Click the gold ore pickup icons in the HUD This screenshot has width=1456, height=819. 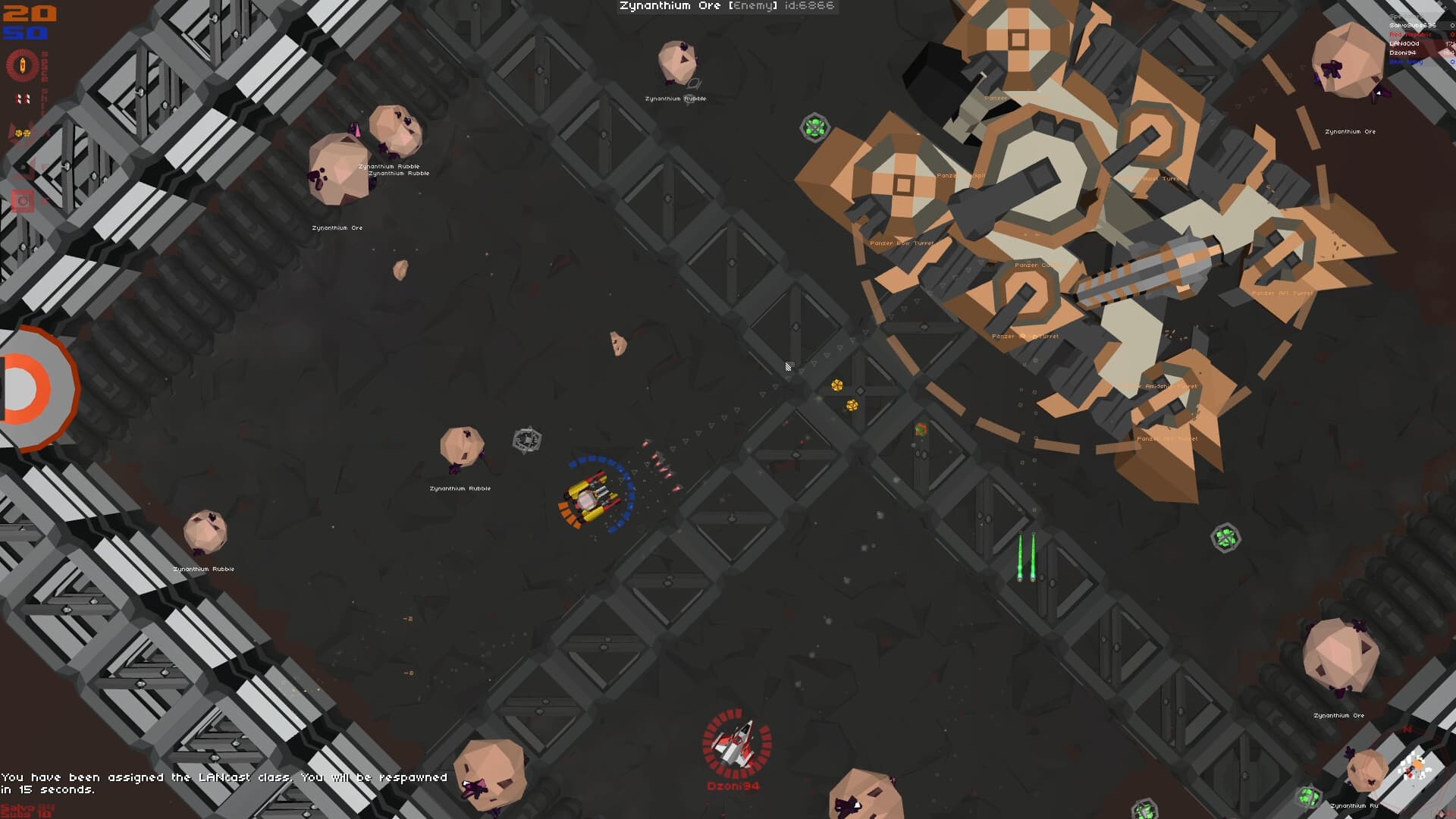tap(23, 133)
